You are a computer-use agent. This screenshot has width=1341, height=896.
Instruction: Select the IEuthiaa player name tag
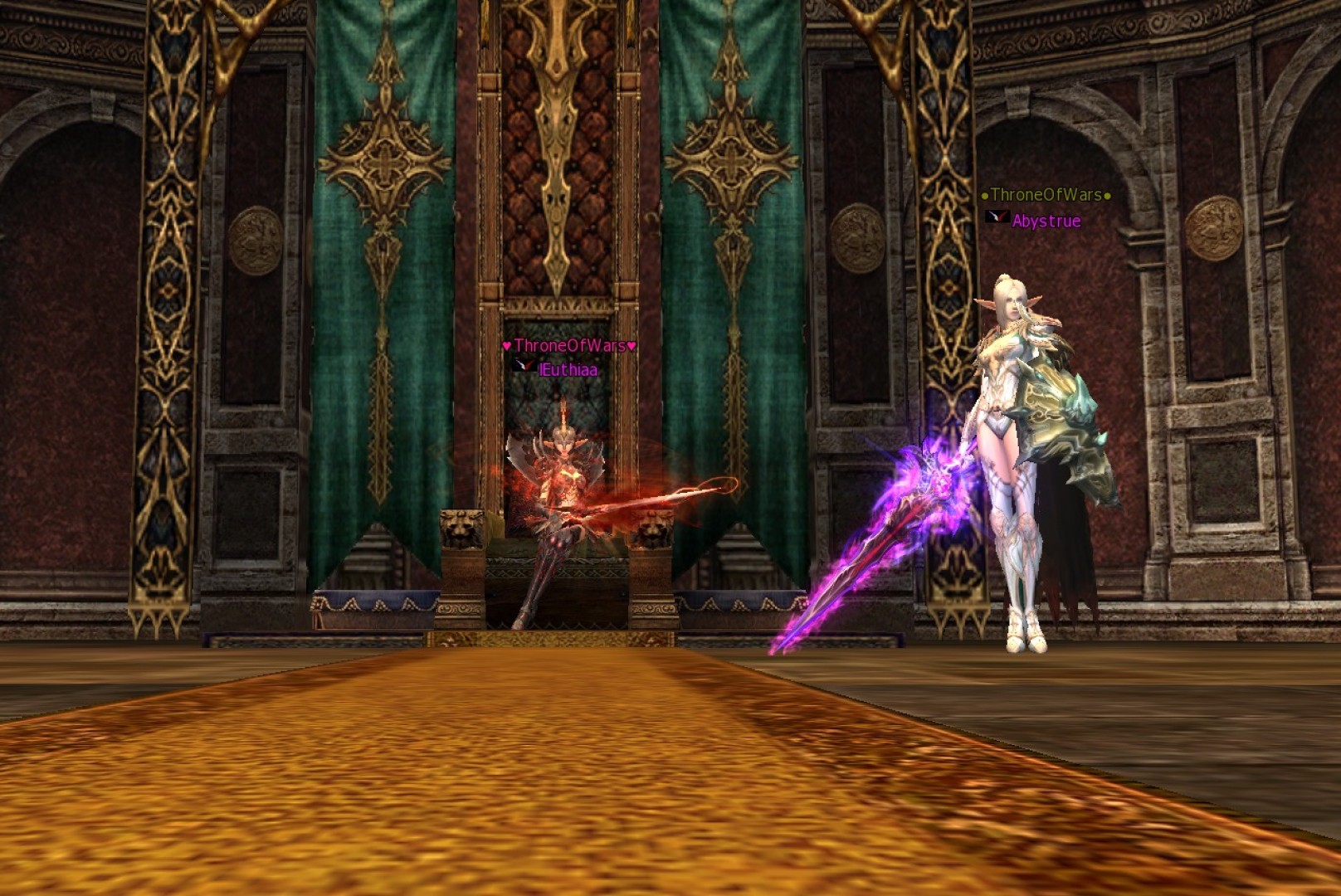(568, 370)
